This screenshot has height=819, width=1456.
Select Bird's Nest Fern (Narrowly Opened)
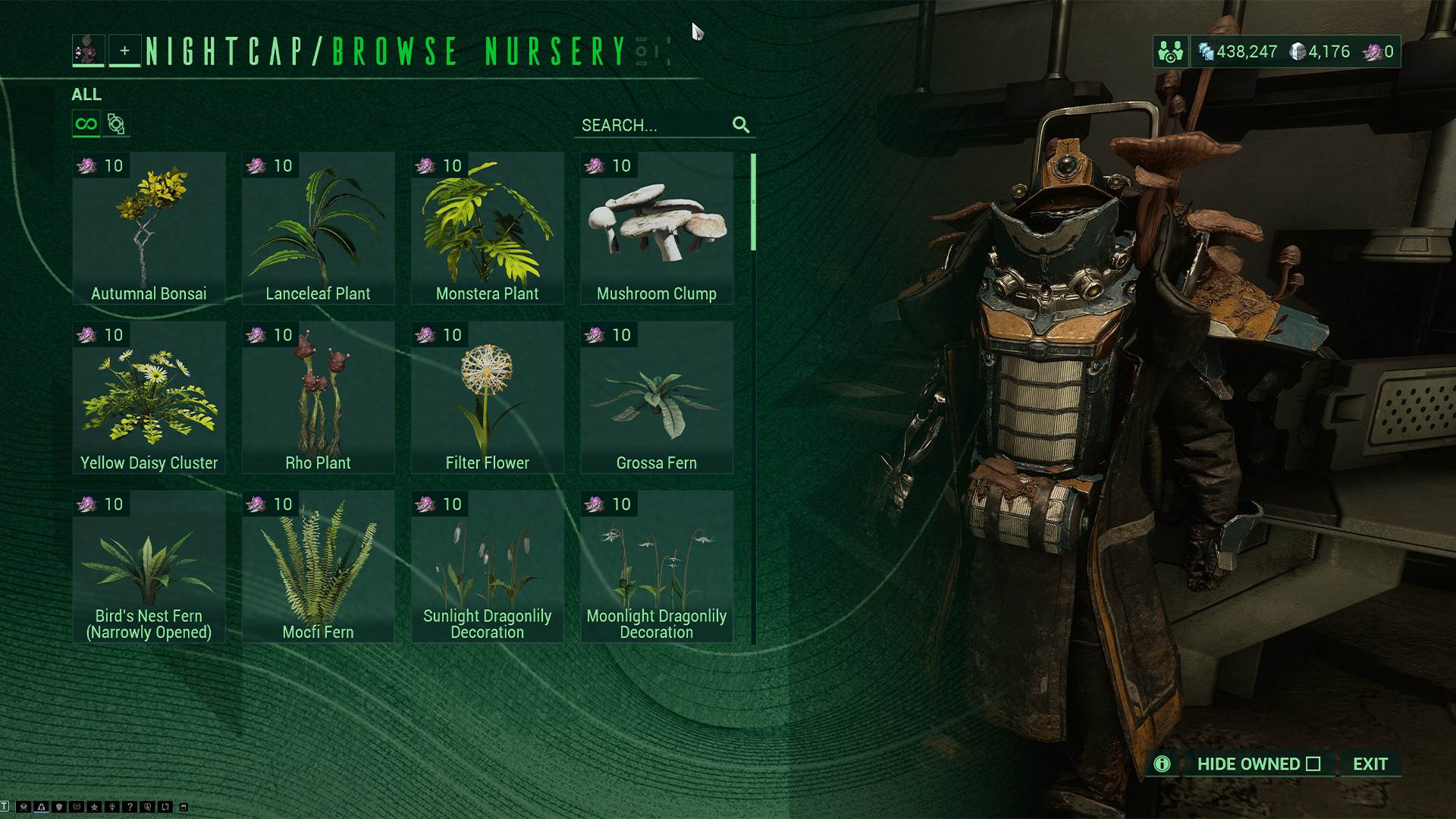point(149,566)
